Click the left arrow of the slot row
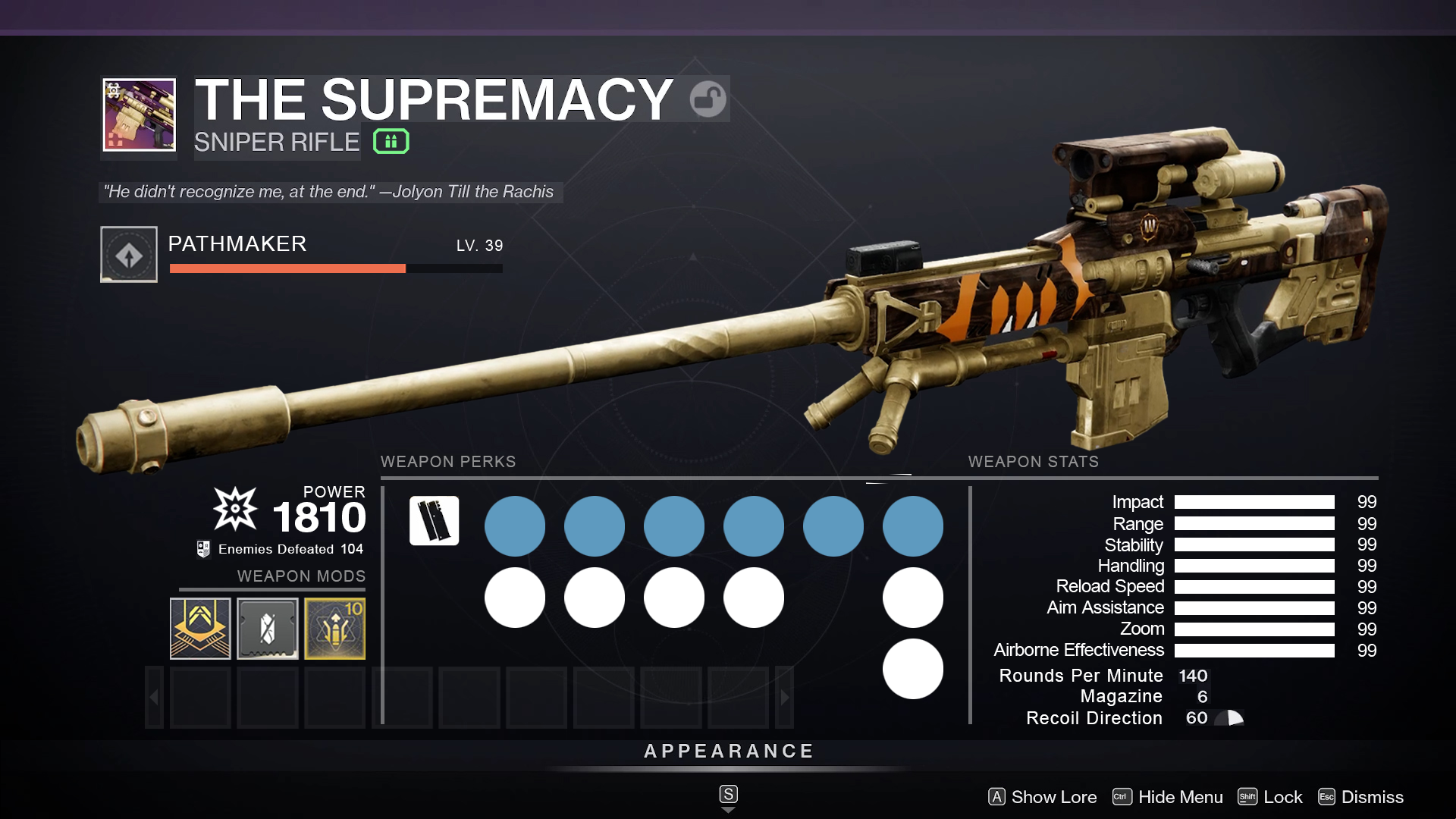Screen dimensions: 1456x819 tap(154, 698)
